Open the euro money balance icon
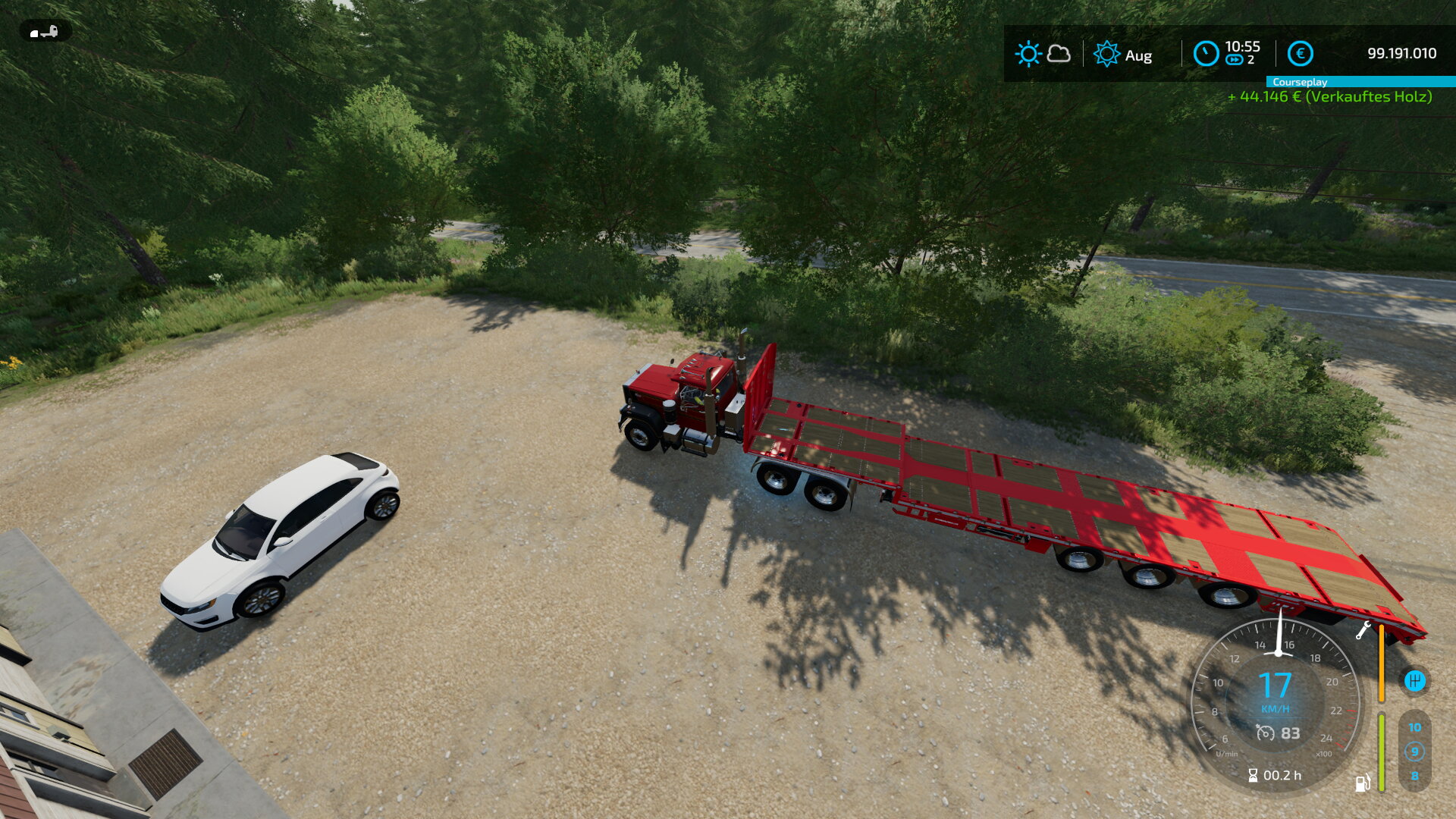Image resolution: width=1456 pixels, height=819 pixels. point(1300,54)
